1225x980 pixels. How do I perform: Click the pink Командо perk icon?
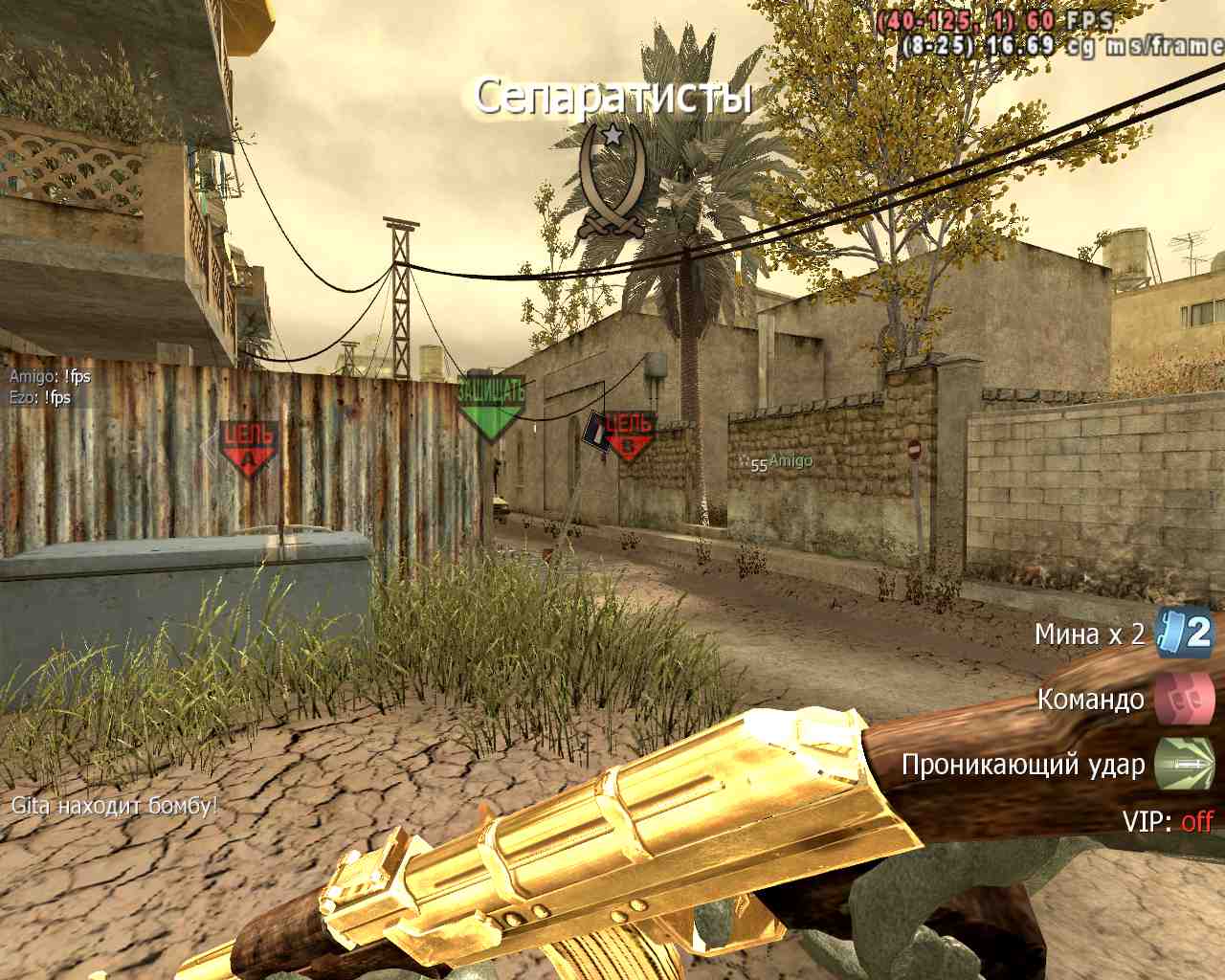[1184, 699]
